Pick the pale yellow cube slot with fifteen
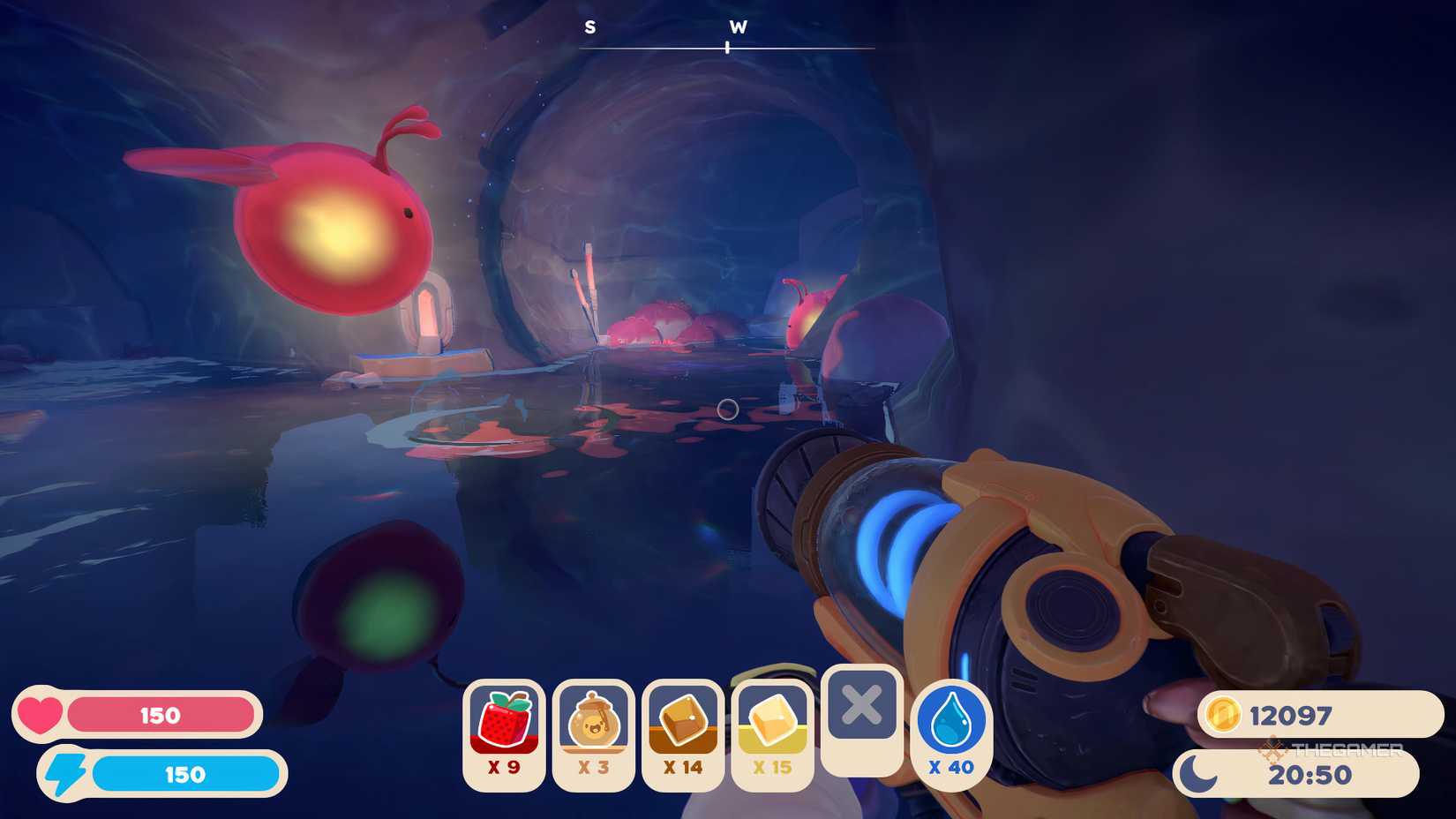 772,734
